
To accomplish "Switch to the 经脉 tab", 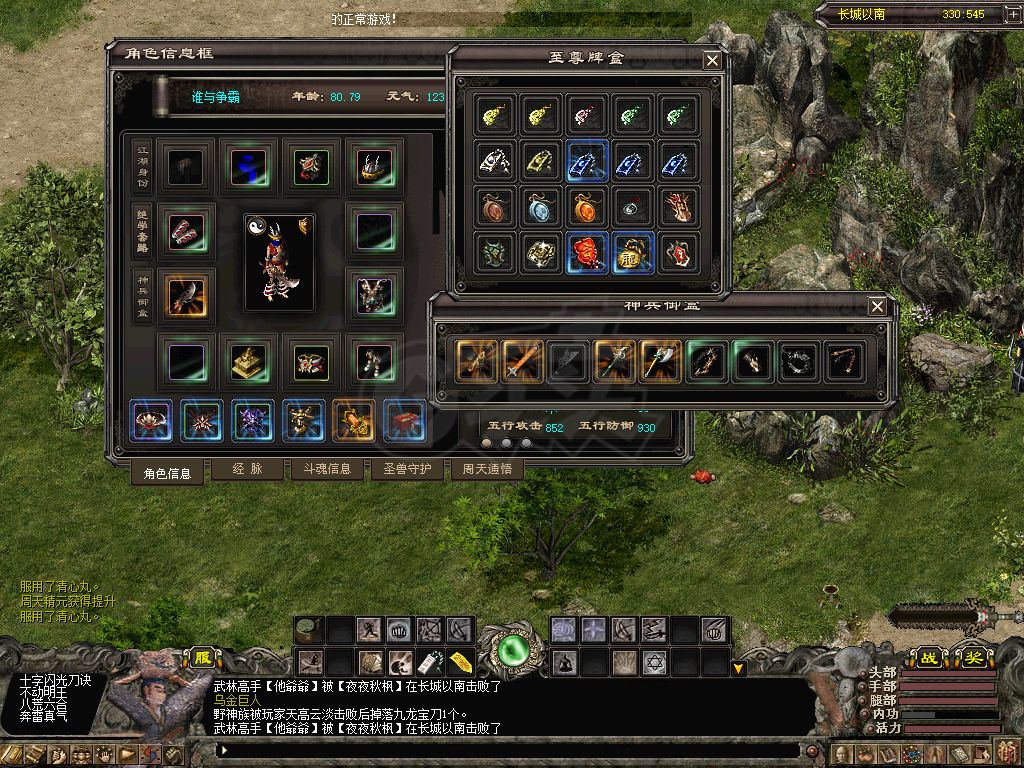I will click(247, 468).
